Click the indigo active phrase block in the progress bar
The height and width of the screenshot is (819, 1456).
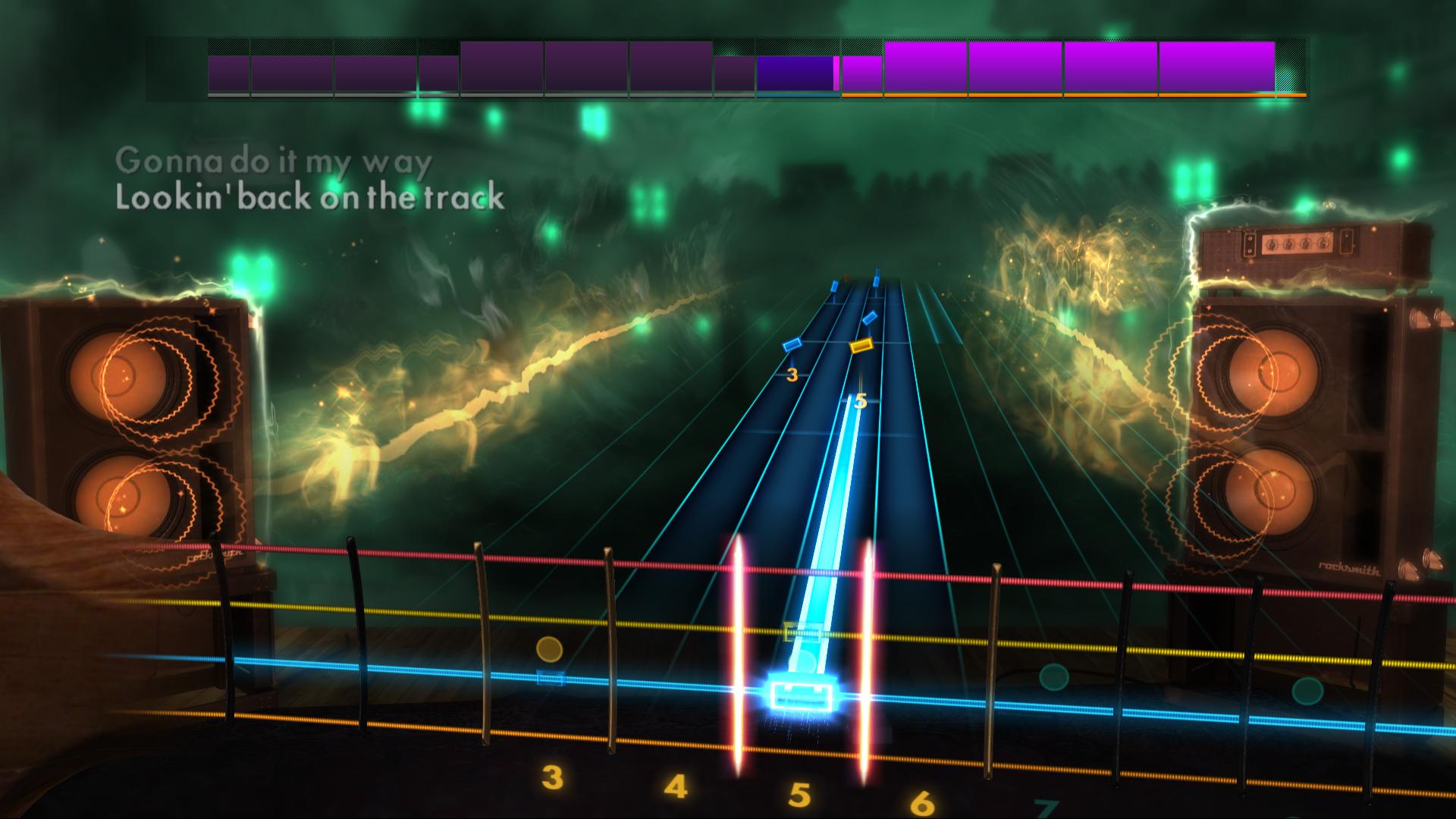tap(793, 72)
